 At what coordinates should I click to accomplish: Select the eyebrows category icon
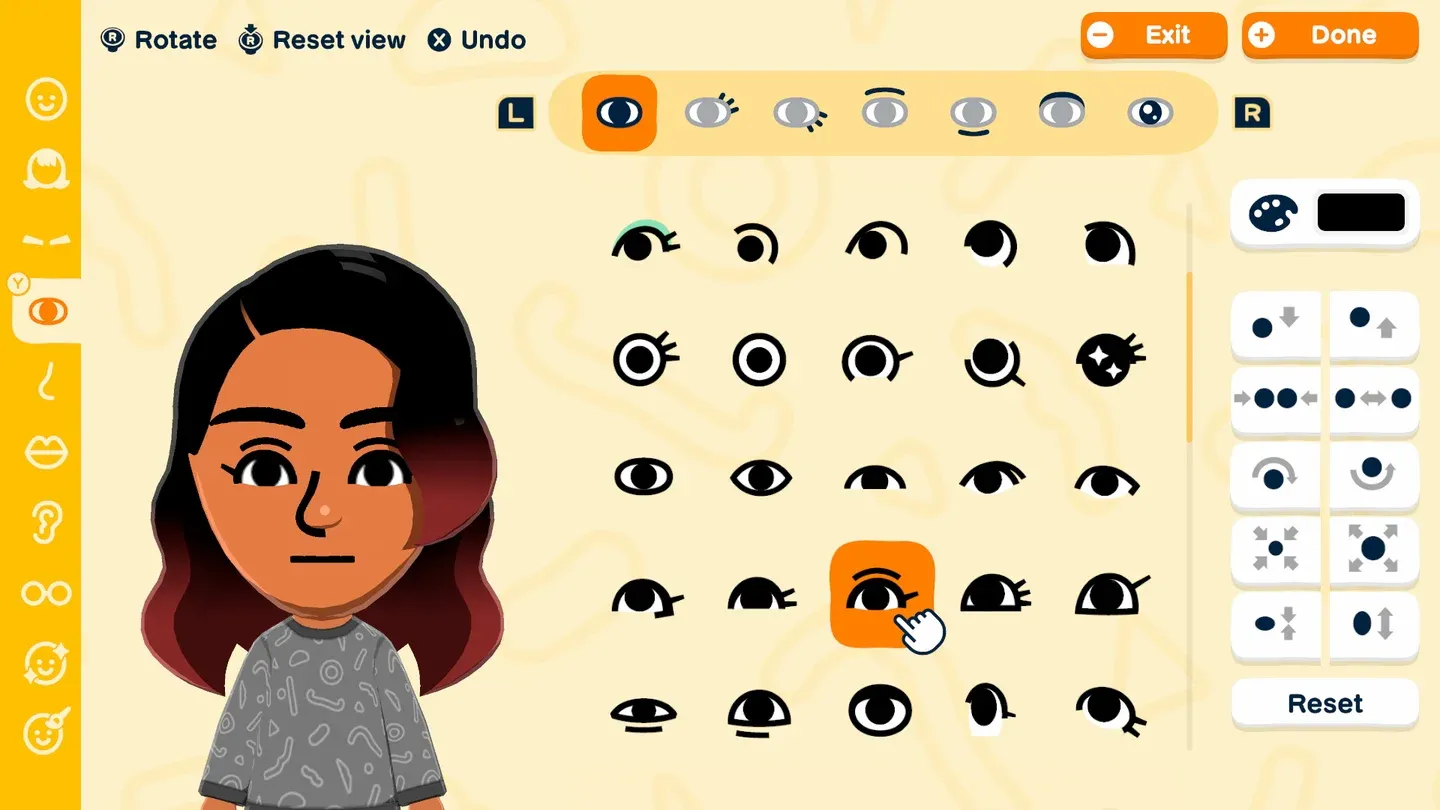click(45, 240)
